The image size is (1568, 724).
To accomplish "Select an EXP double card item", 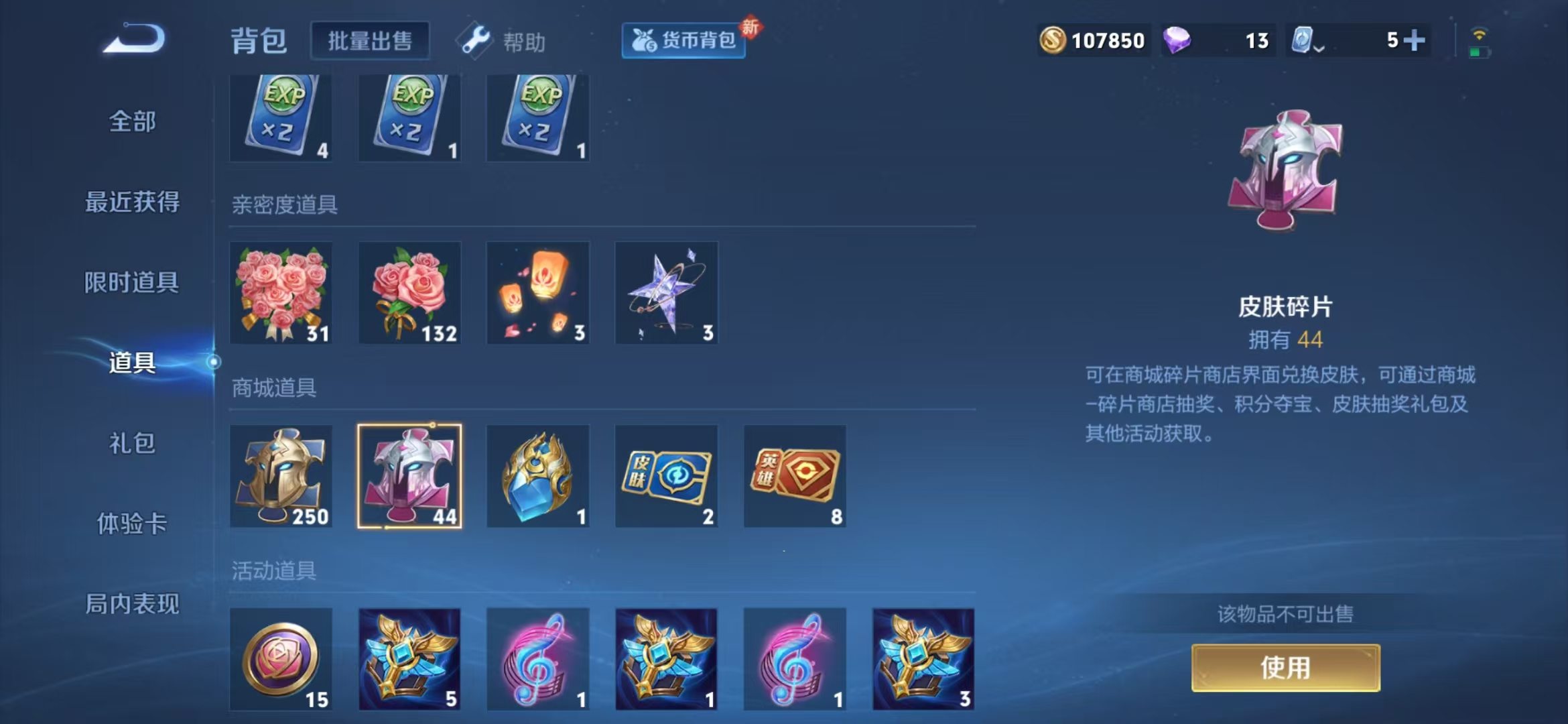I will coord(281,117).
